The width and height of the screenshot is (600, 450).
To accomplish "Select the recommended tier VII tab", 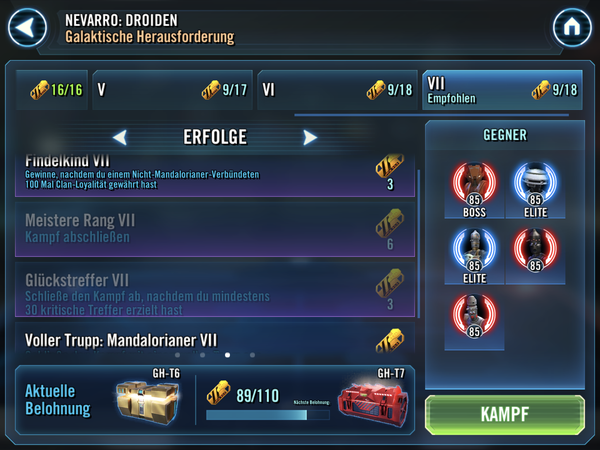I will pyautogui.click(x=500, y=90).
